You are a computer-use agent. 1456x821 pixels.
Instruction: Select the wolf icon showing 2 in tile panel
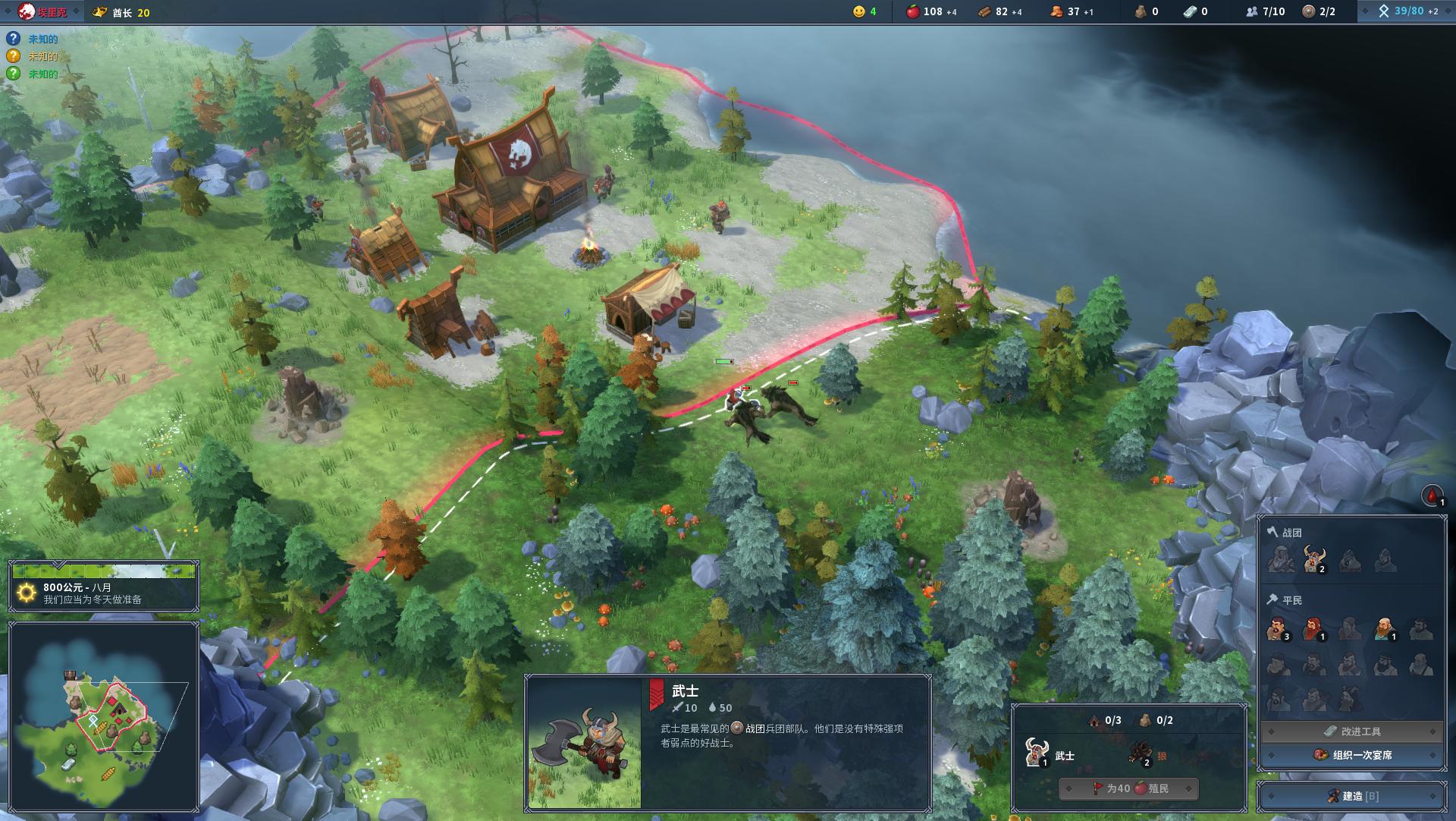coord(1141,754)
